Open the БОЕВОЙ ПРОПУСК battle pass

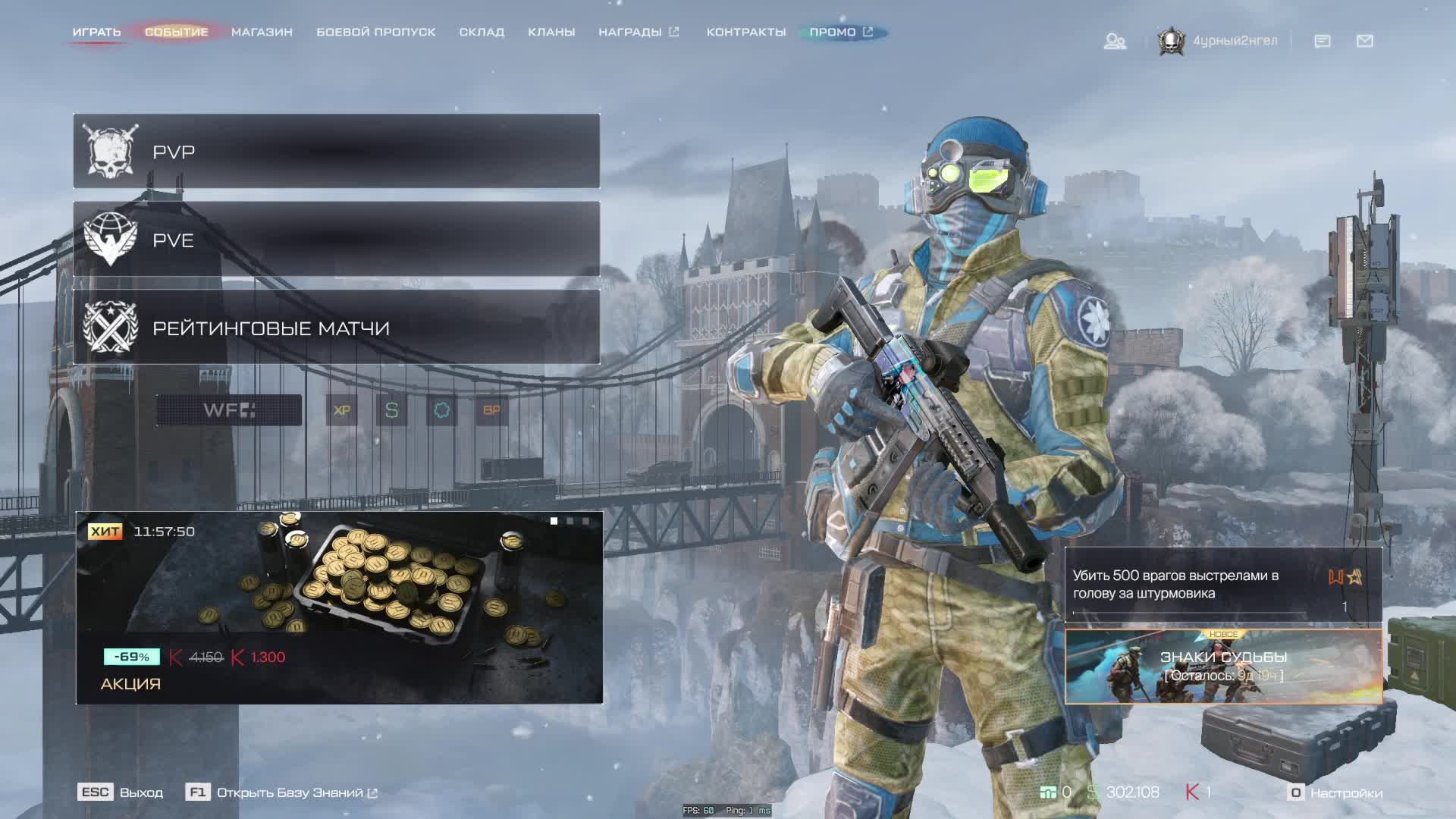click(x=375, y=32)
